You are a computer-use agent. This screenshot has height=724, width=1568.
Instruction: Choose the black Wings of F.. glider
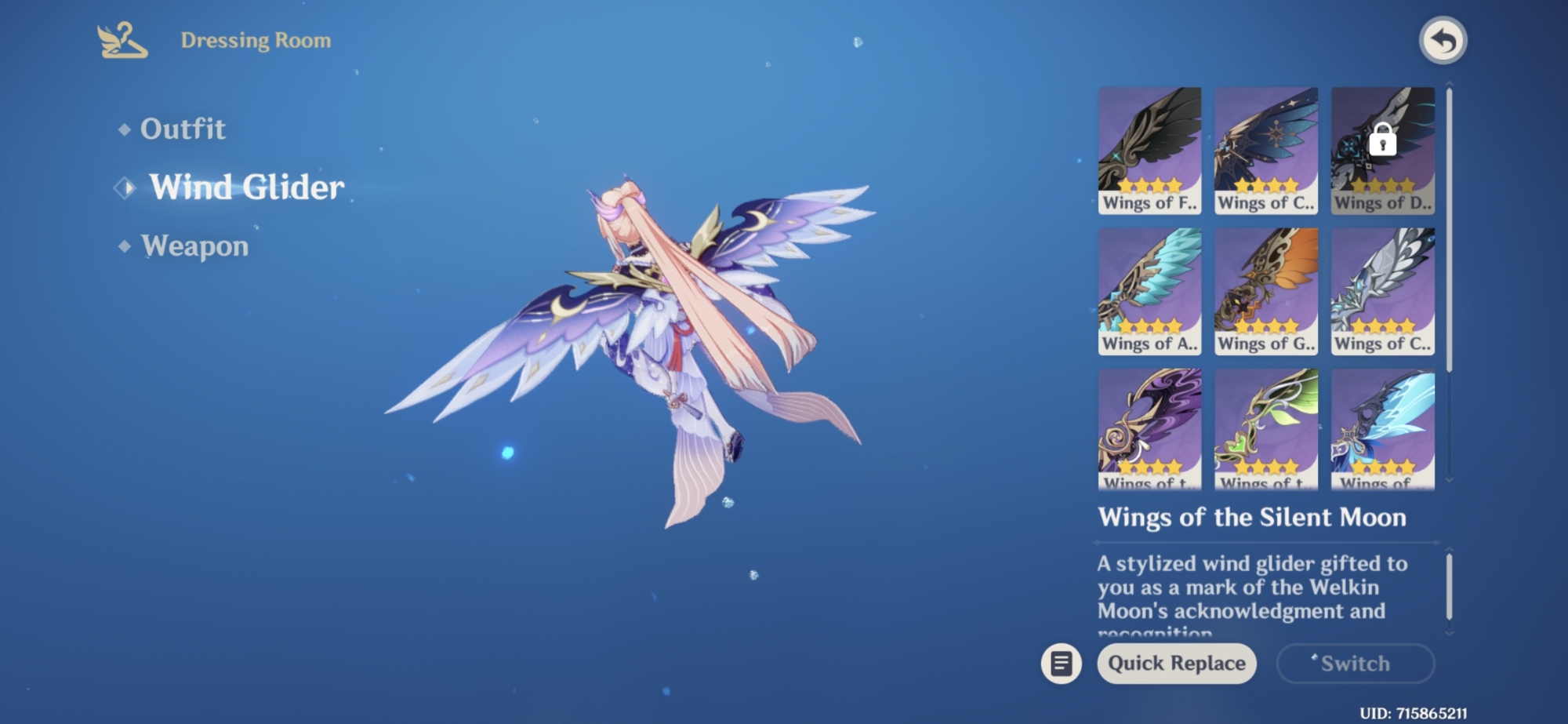click(x=1149, y=150)
